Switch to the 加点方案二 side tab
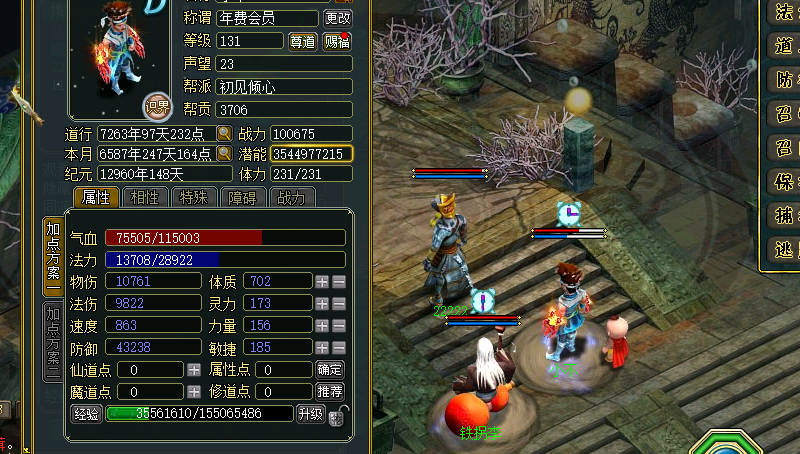 pos(53,341)
